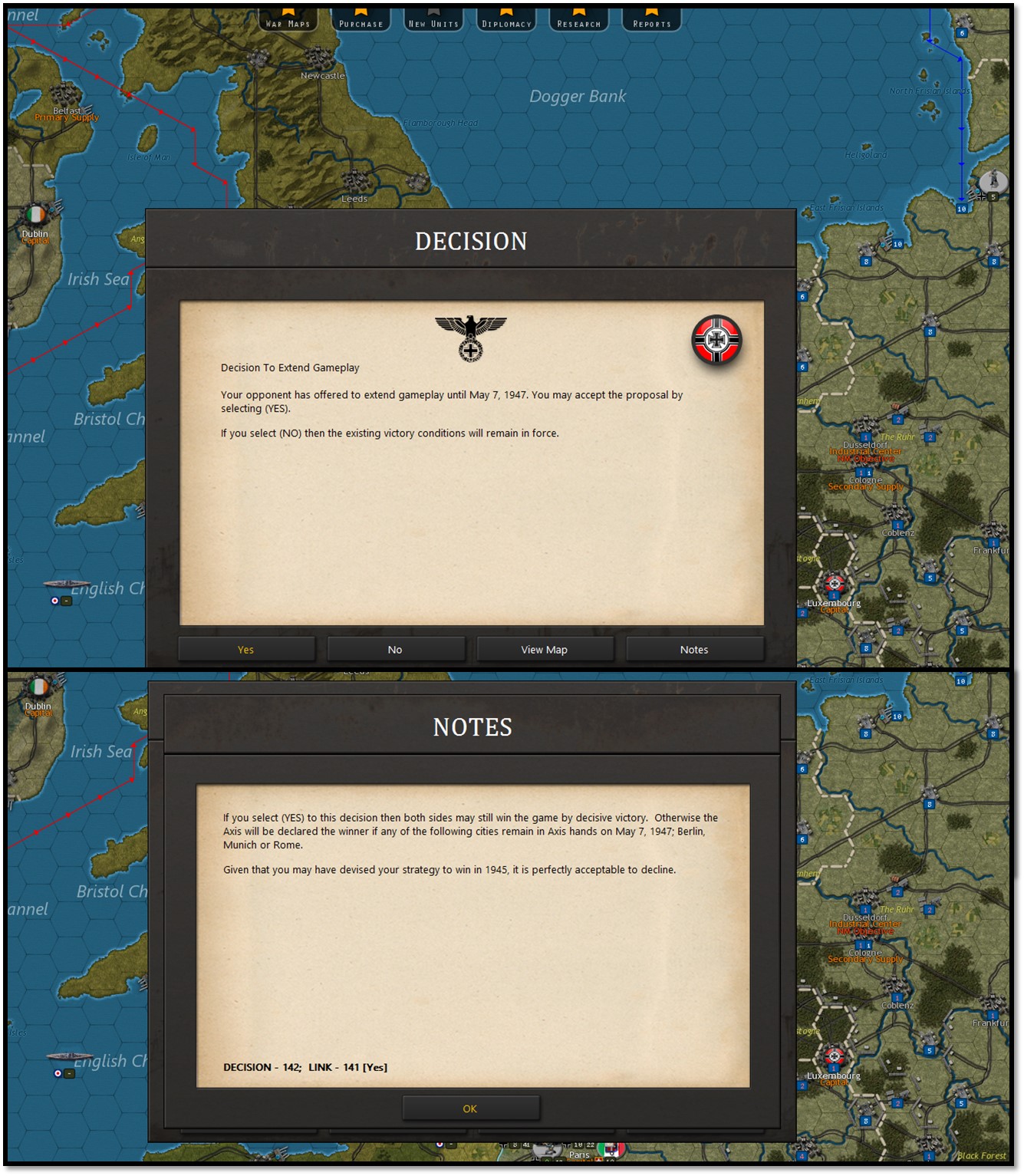Screen dimensions: 1024x1176
Task: Decline the proposal with No
Action: 395,648
